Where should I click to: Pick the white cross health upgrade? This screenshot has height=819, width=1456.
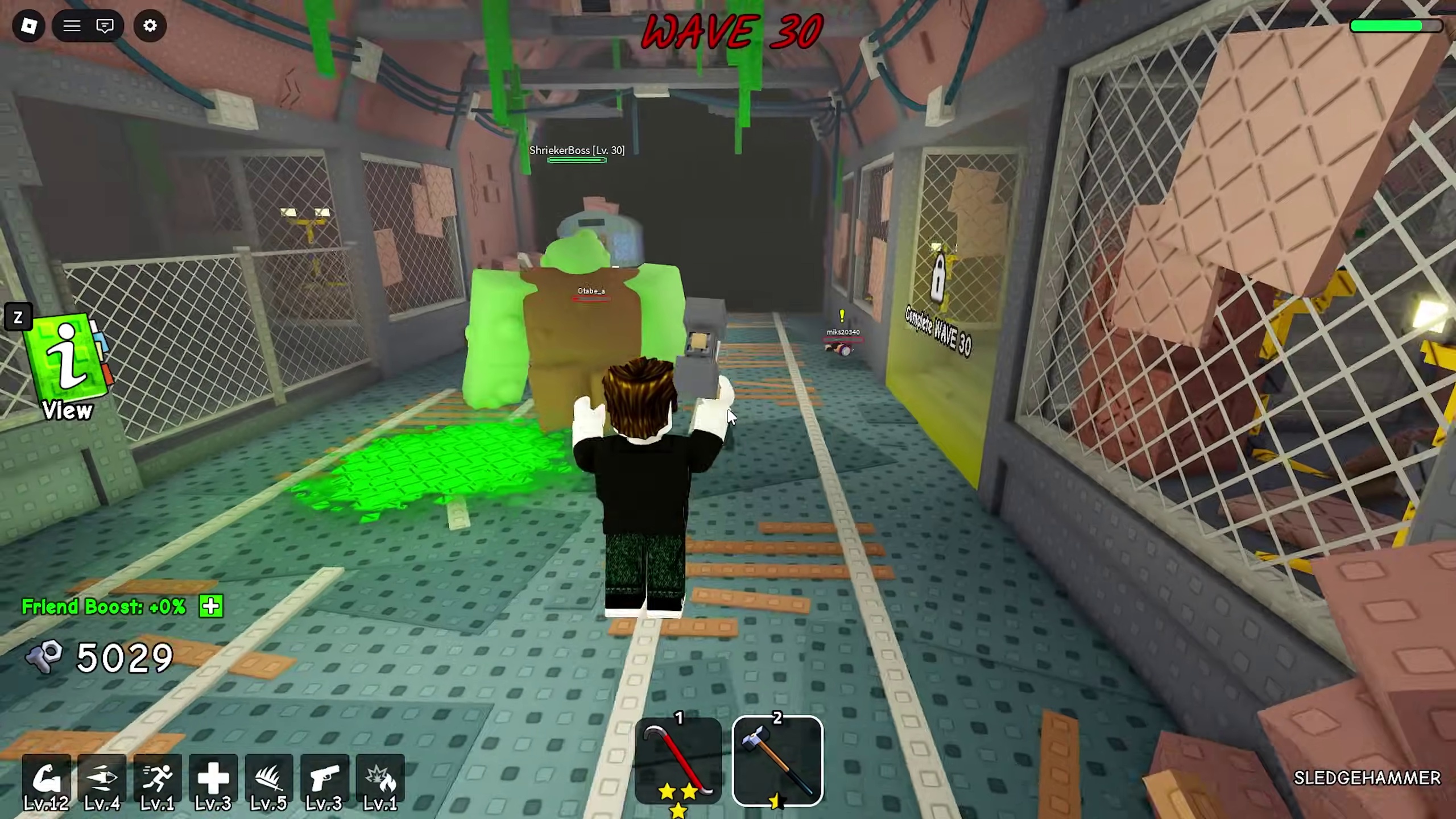click(x=213, y=779)
